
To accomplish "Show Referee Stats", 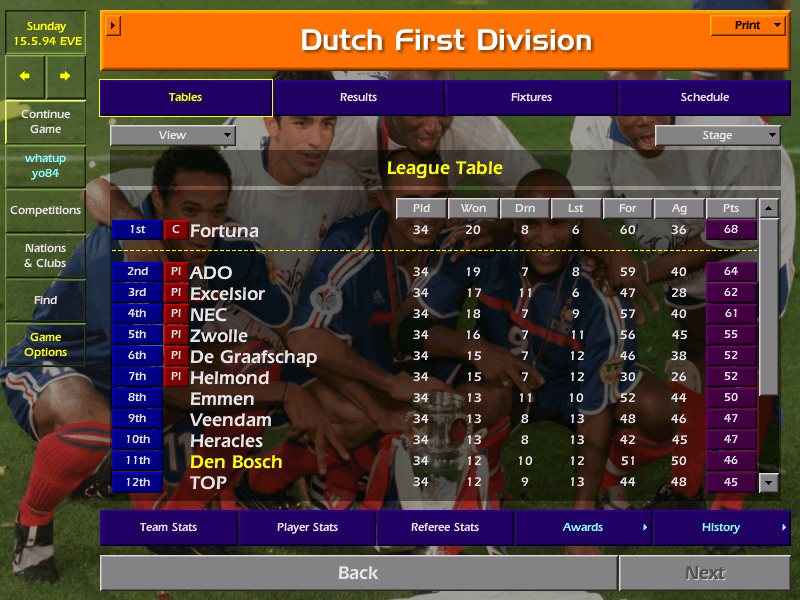I will pyautogui.click(x=445, y=527).
